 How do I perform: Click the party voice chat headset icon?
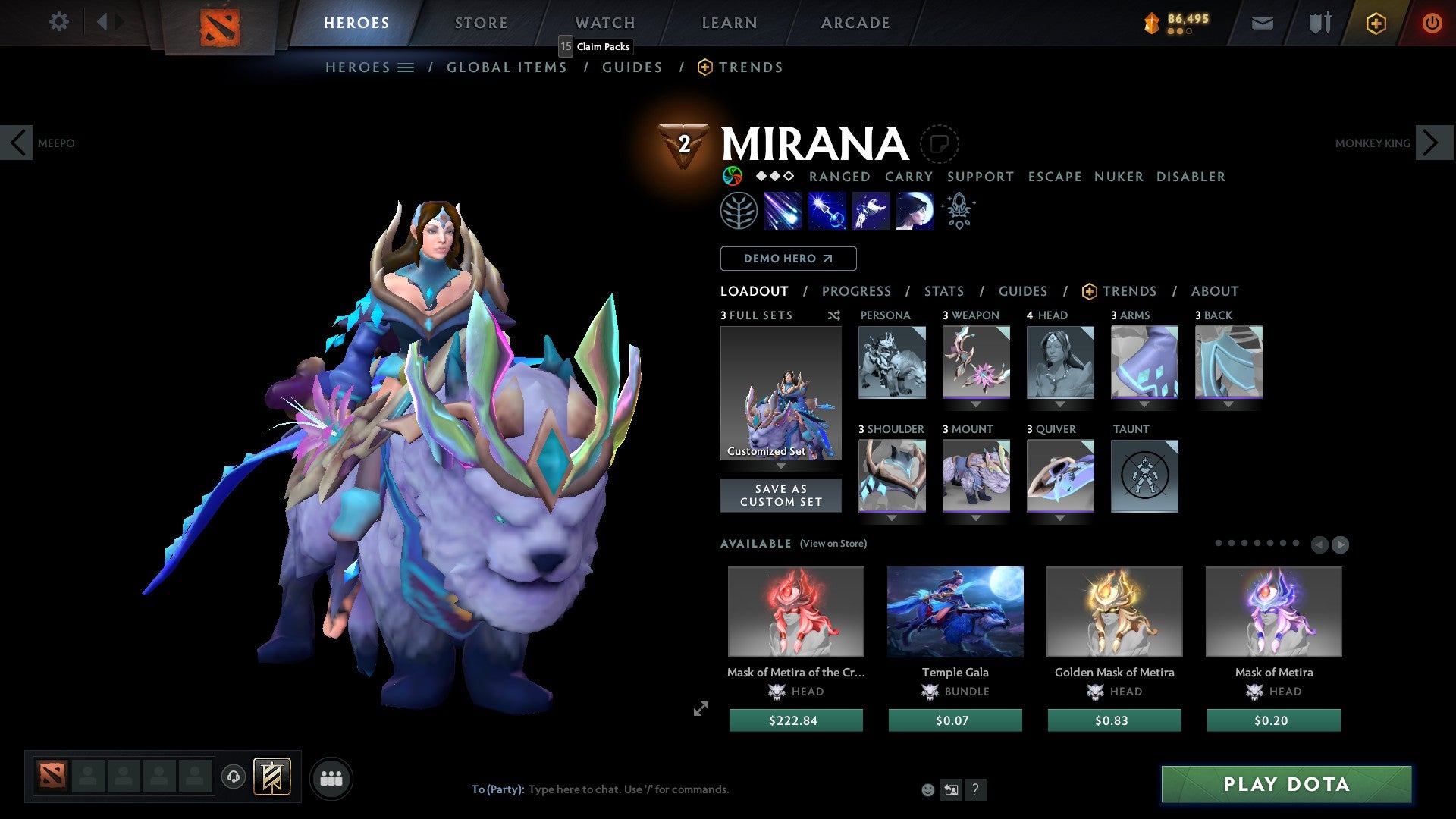[x=233, y=777]
